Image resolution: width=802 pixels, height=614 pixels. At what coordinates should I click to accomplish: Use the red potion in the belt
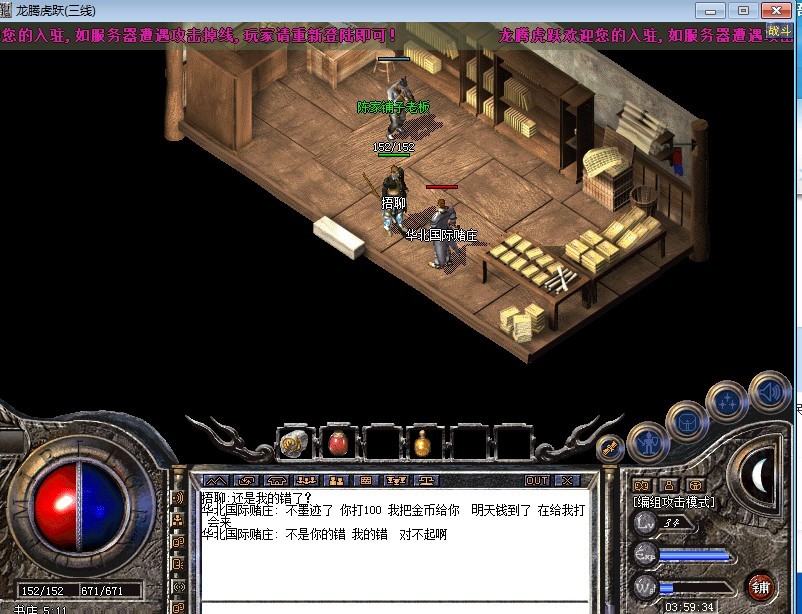click(338, 441)
